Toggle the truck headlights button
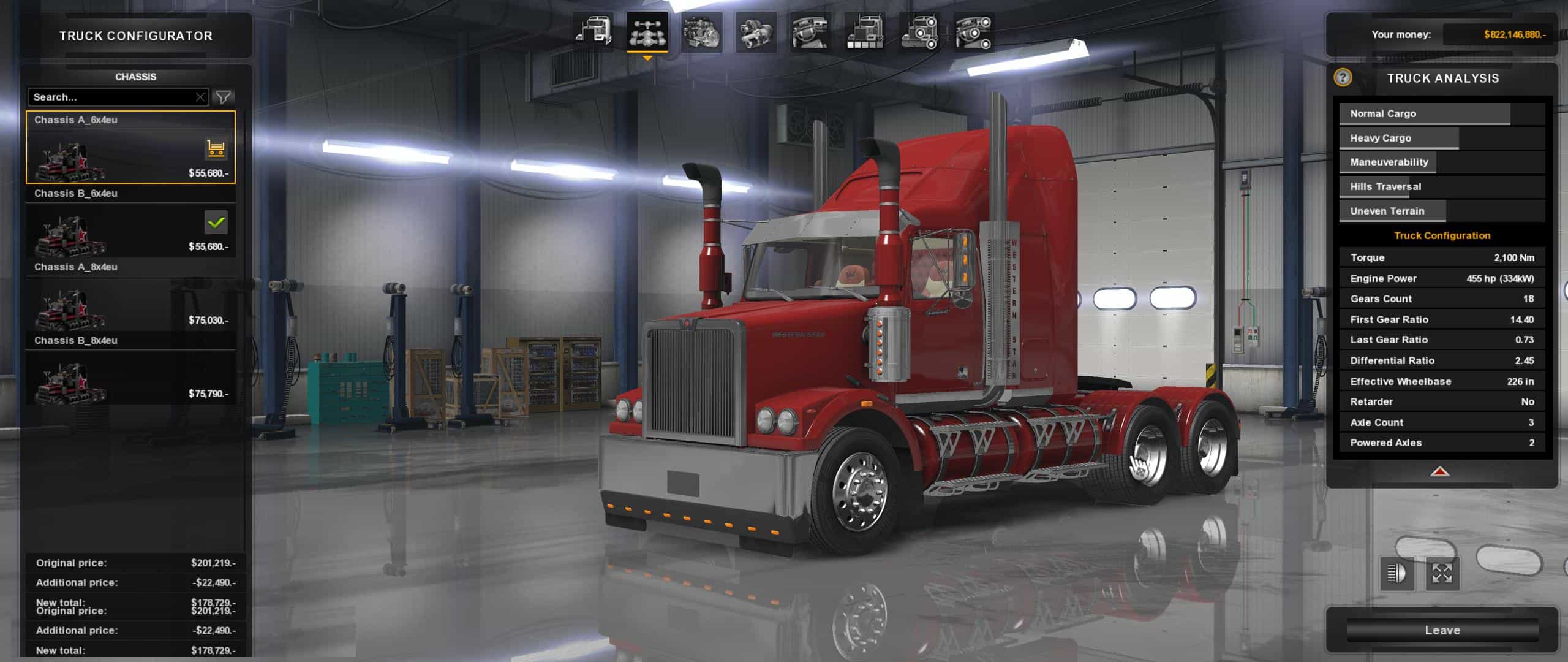The width and height of the screenshot is (1568, 662). [x=1396, y=574]
